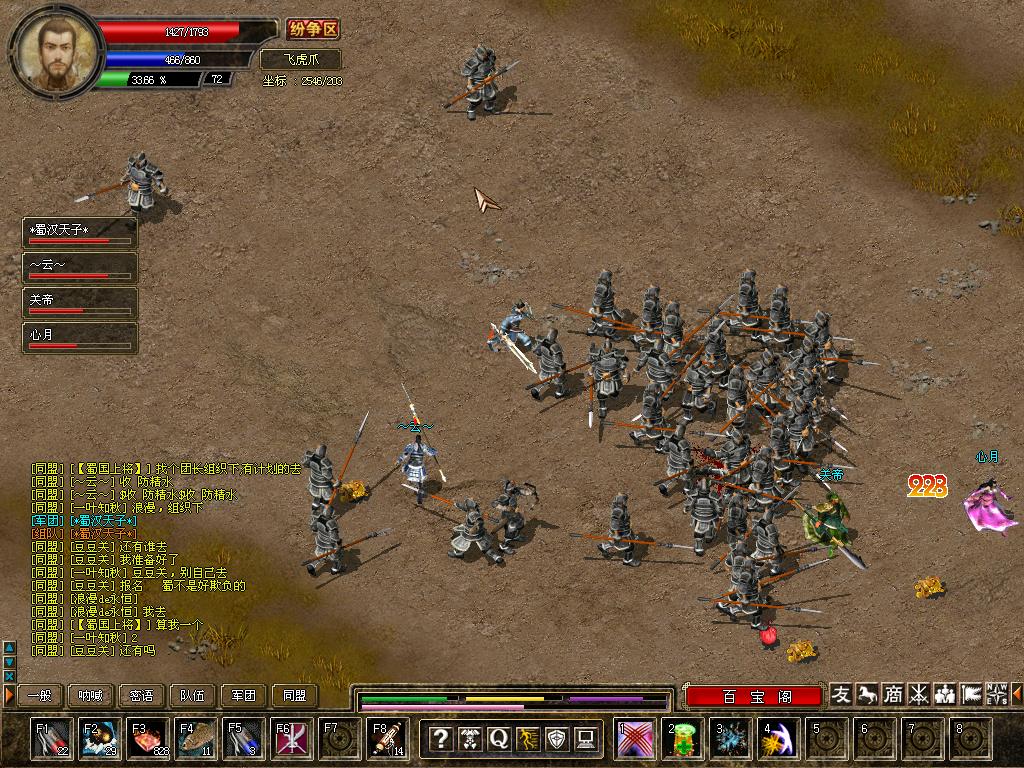Use the F8 scroll item

(x=387, y=739)
